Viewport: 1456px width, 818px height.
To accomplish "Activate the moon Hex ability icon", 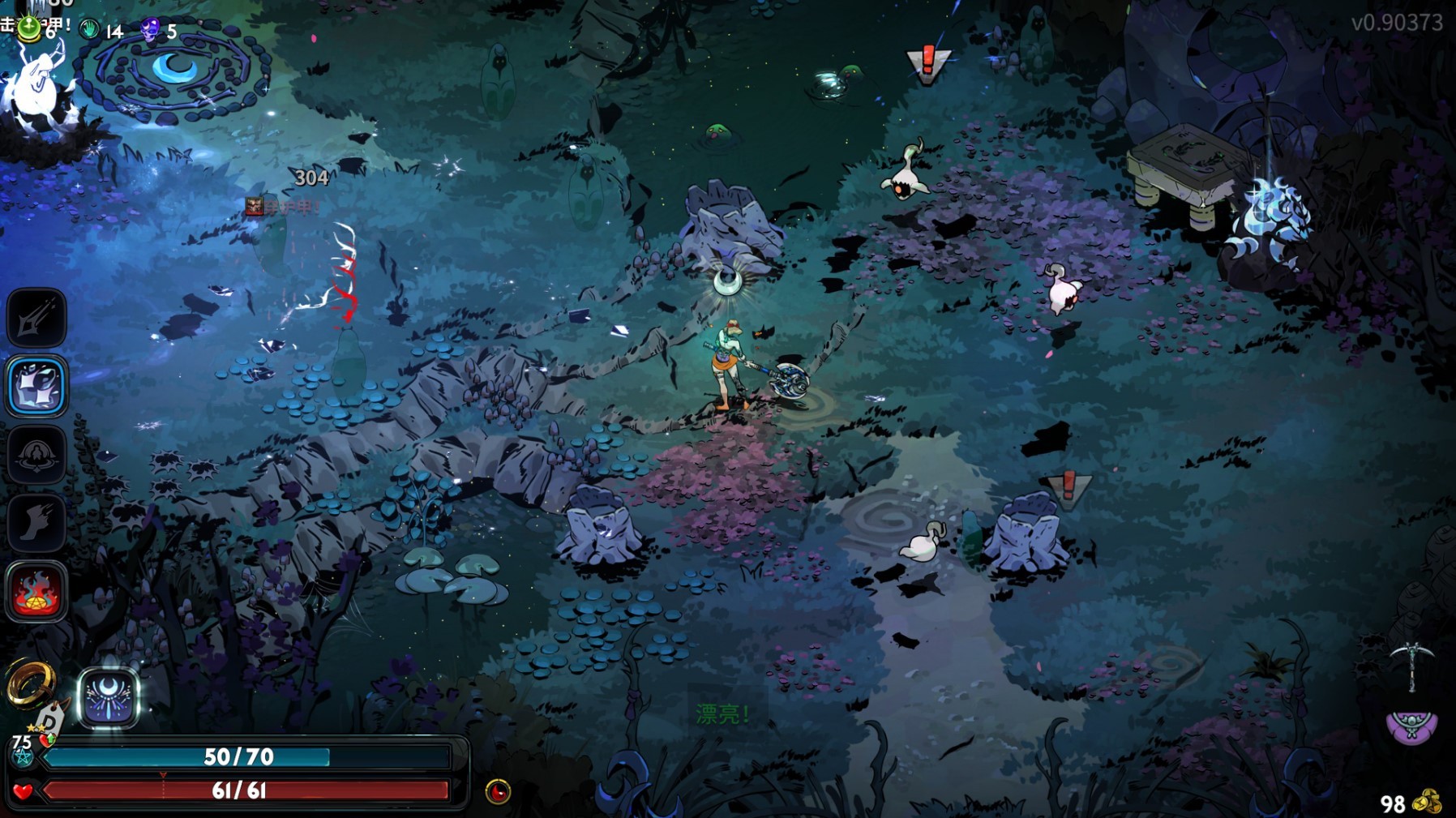I will coord(109,697).
